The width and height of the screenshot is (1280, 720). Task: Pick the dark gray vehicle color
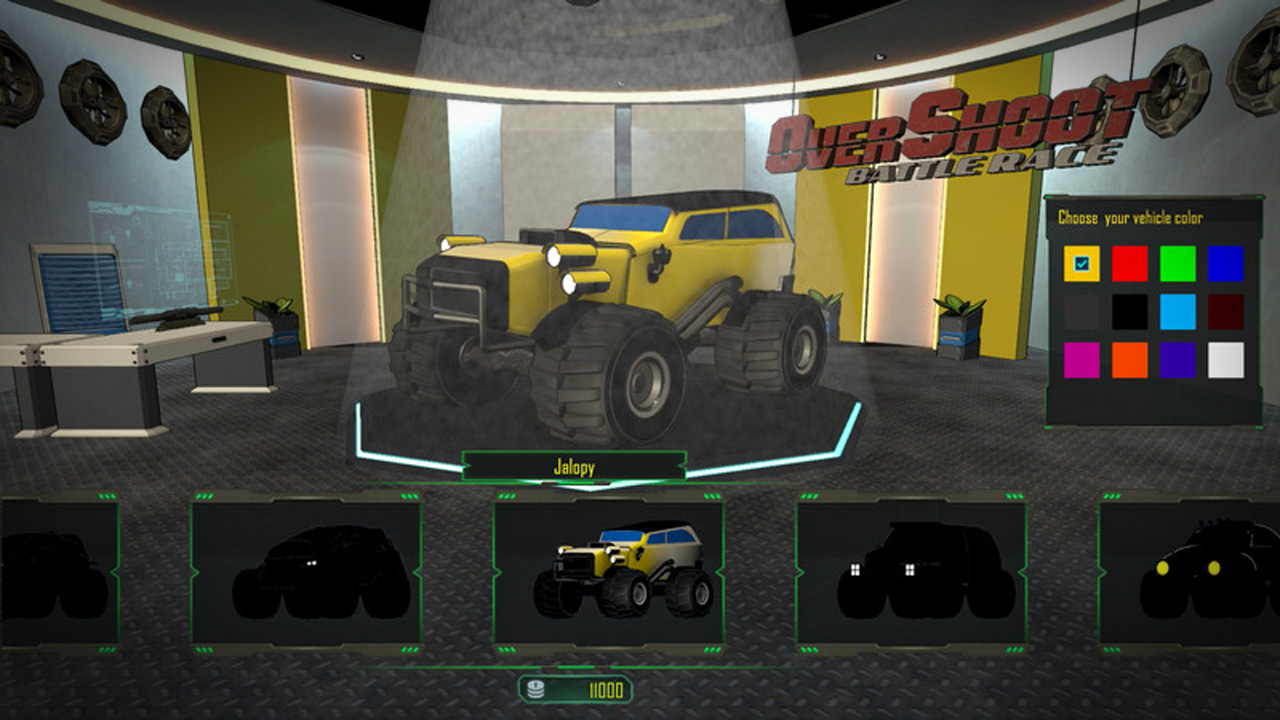click(x=1082, y=311)
